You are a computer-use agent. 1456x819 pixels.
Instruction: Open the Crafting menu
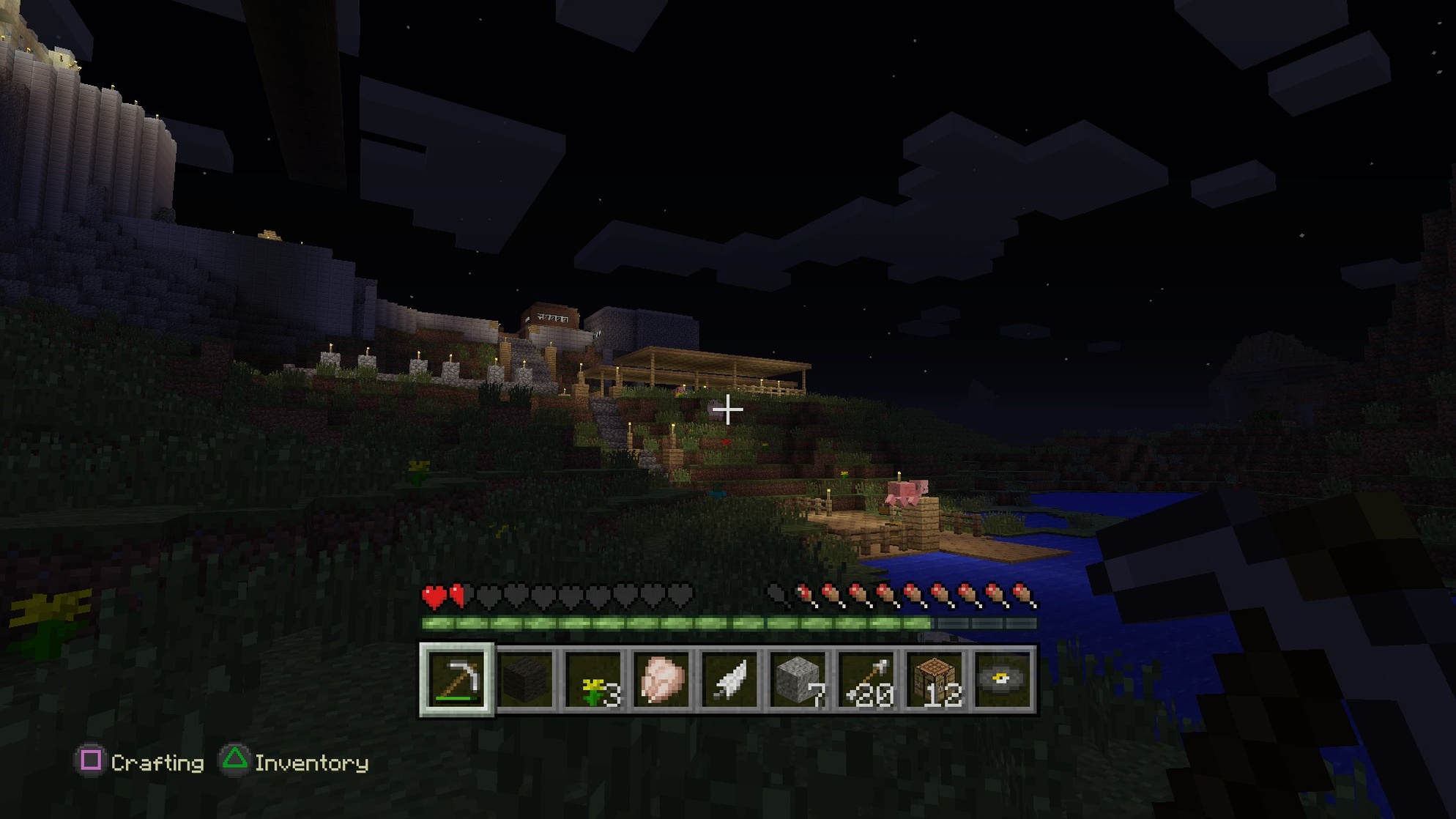click(x=157, y=763)
